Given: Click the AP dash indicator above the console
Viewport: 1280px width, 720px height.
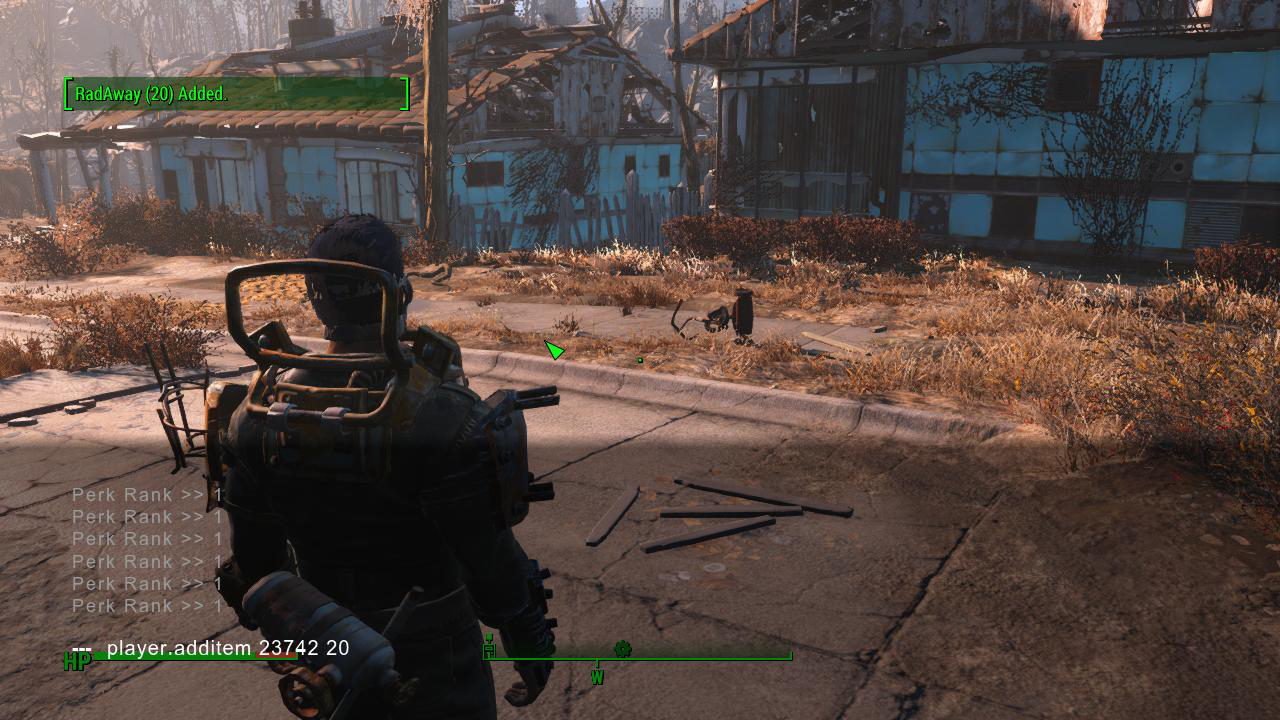Looking at the screenshot, I should (83, 648).
